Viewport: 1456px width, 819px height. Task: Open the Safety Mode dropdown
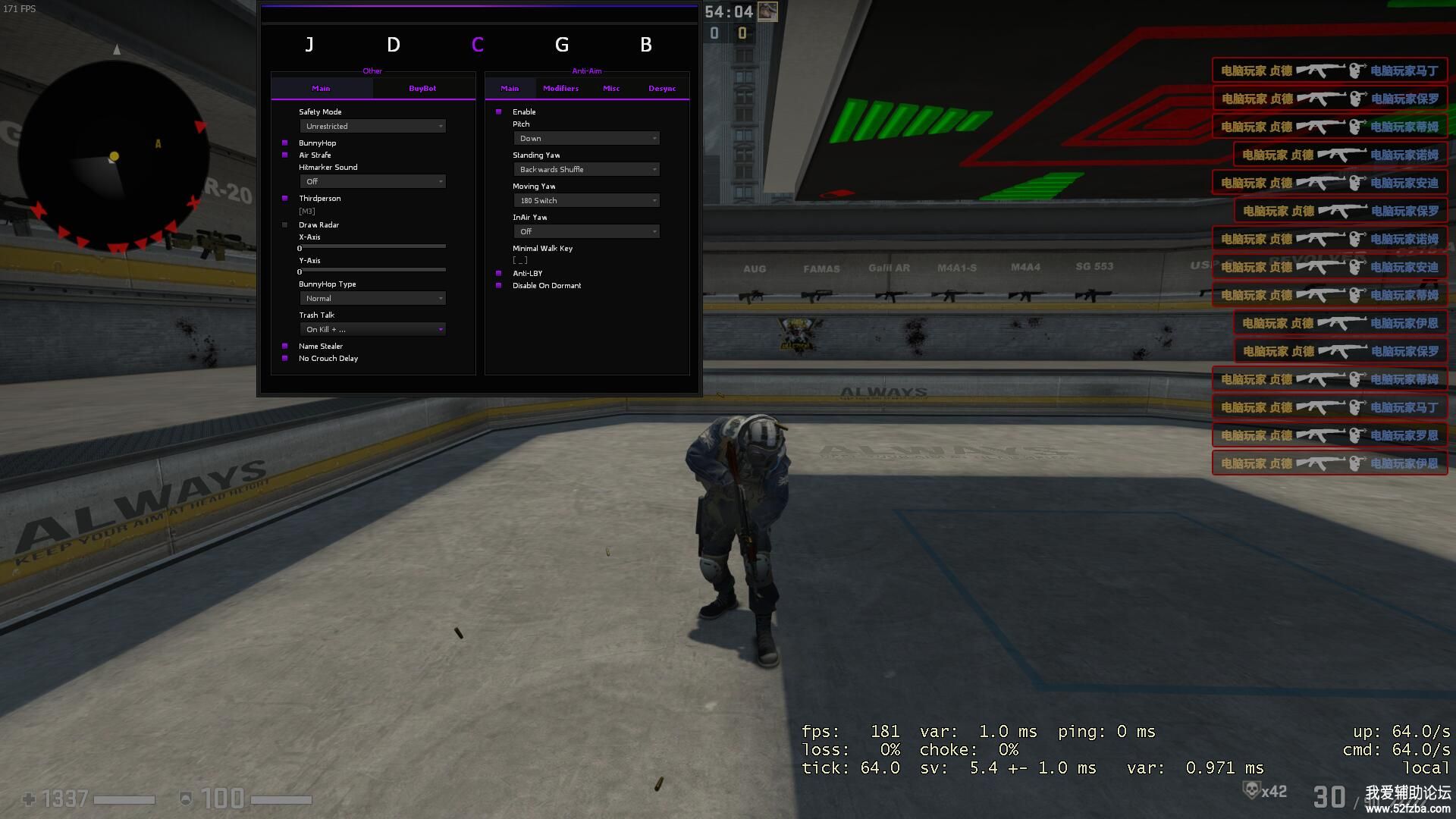coord(372,127)
